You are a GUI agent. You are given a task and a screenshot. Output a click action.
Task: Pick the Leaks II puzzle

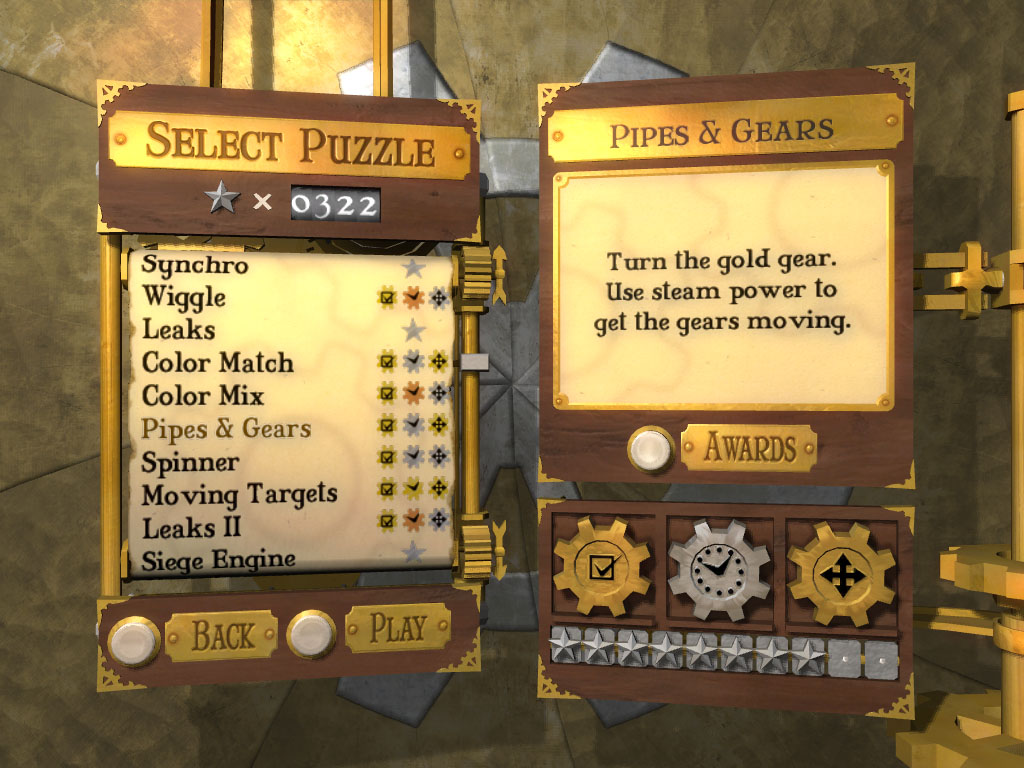click(191, 526)
